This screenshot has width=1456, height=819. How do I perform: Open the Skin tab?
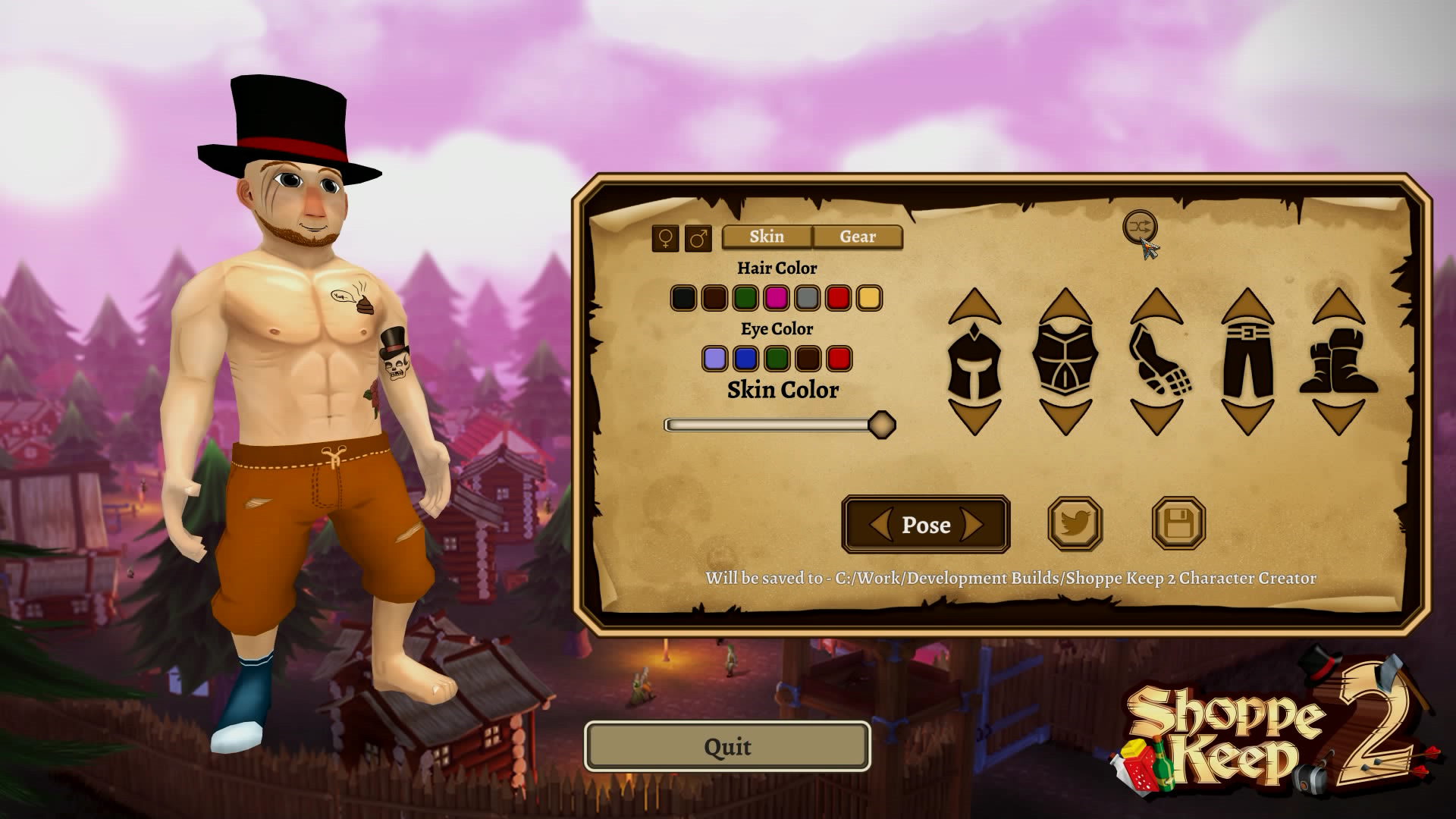point(766,237)
